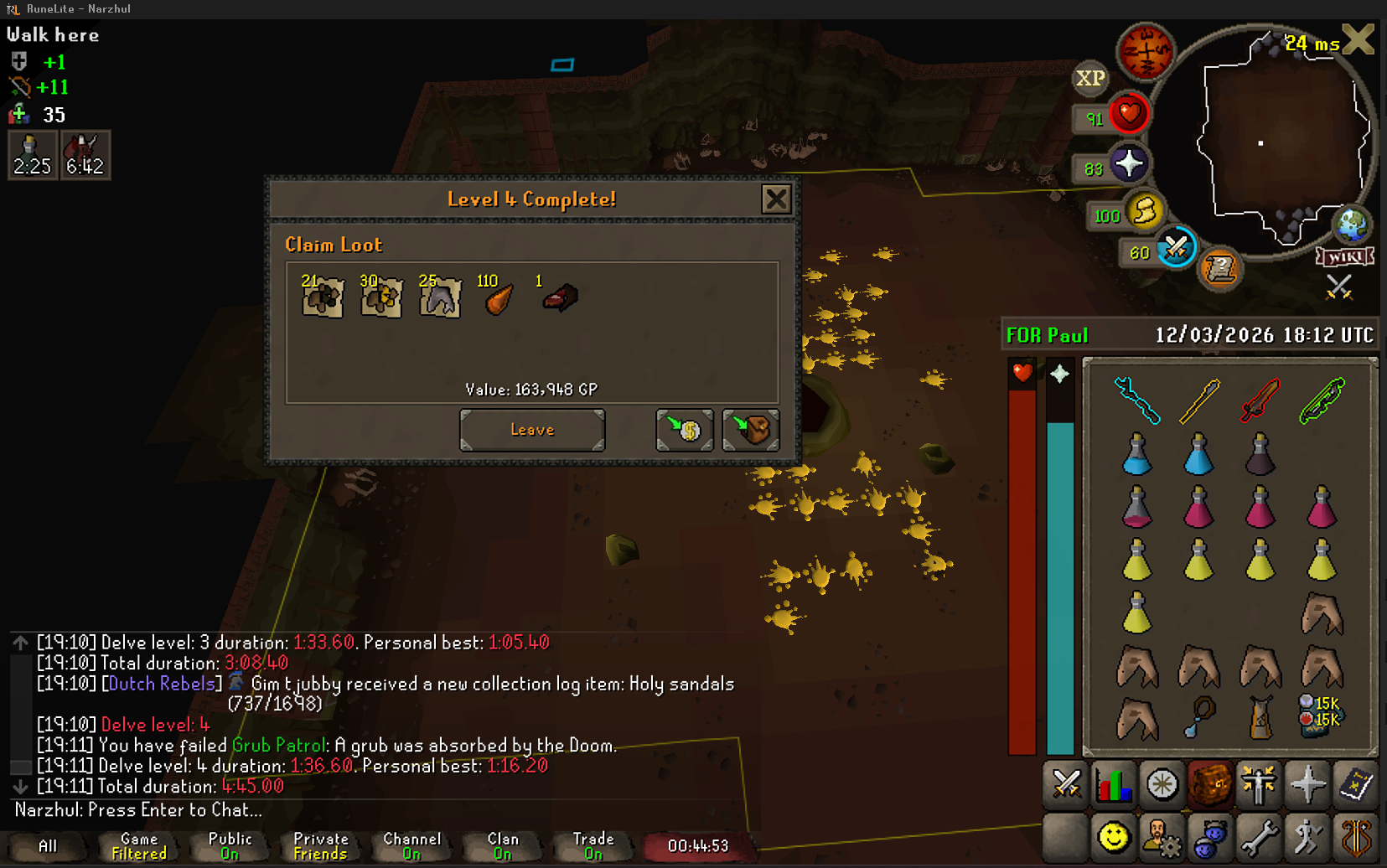Toggle run energy orb

pyautogui.click(x=1144, y=211)
